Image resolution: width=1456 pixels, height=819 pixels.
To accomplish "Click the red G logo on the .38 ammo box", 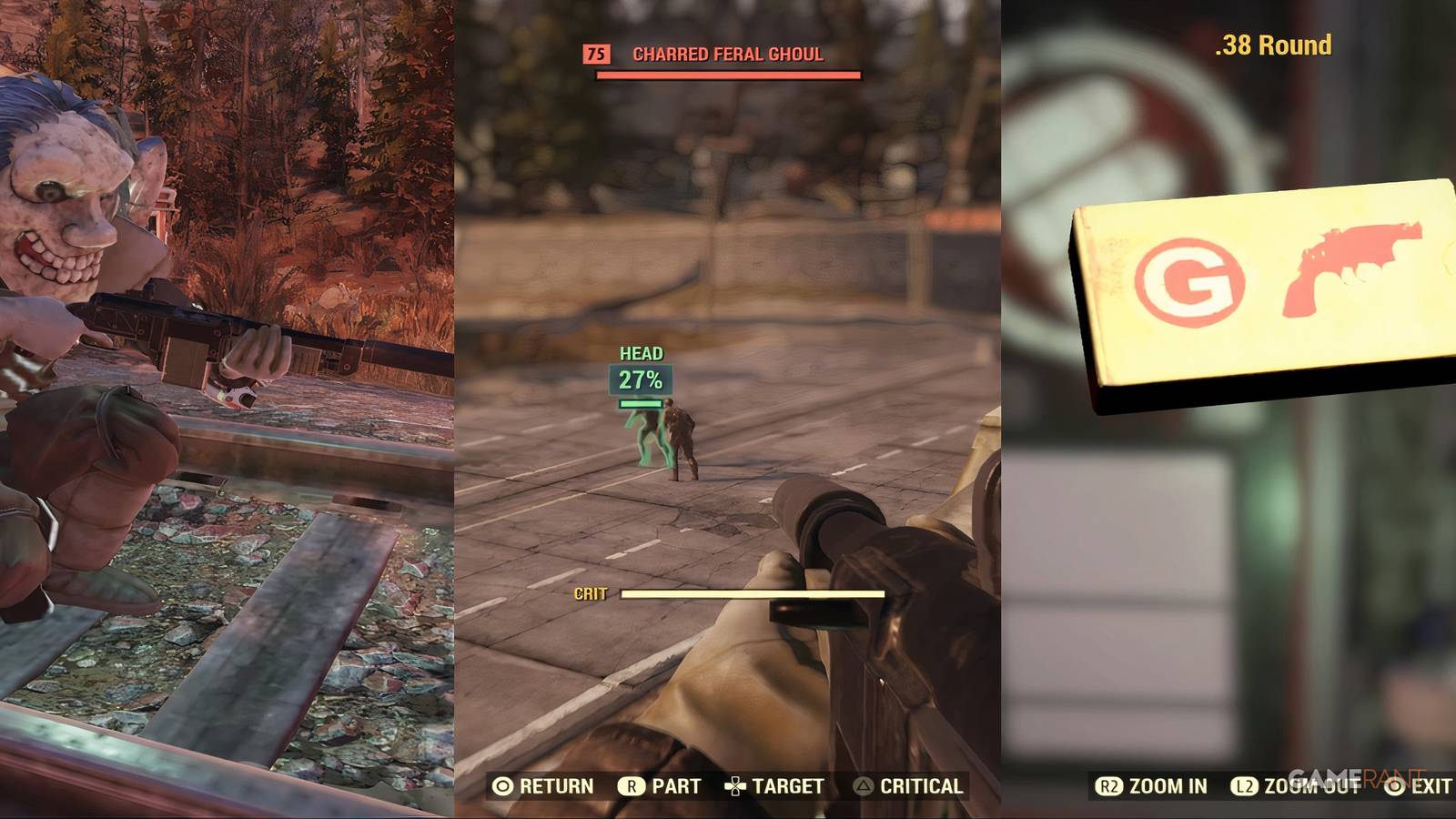I will pyautogui.click(x=1185, y=279).
